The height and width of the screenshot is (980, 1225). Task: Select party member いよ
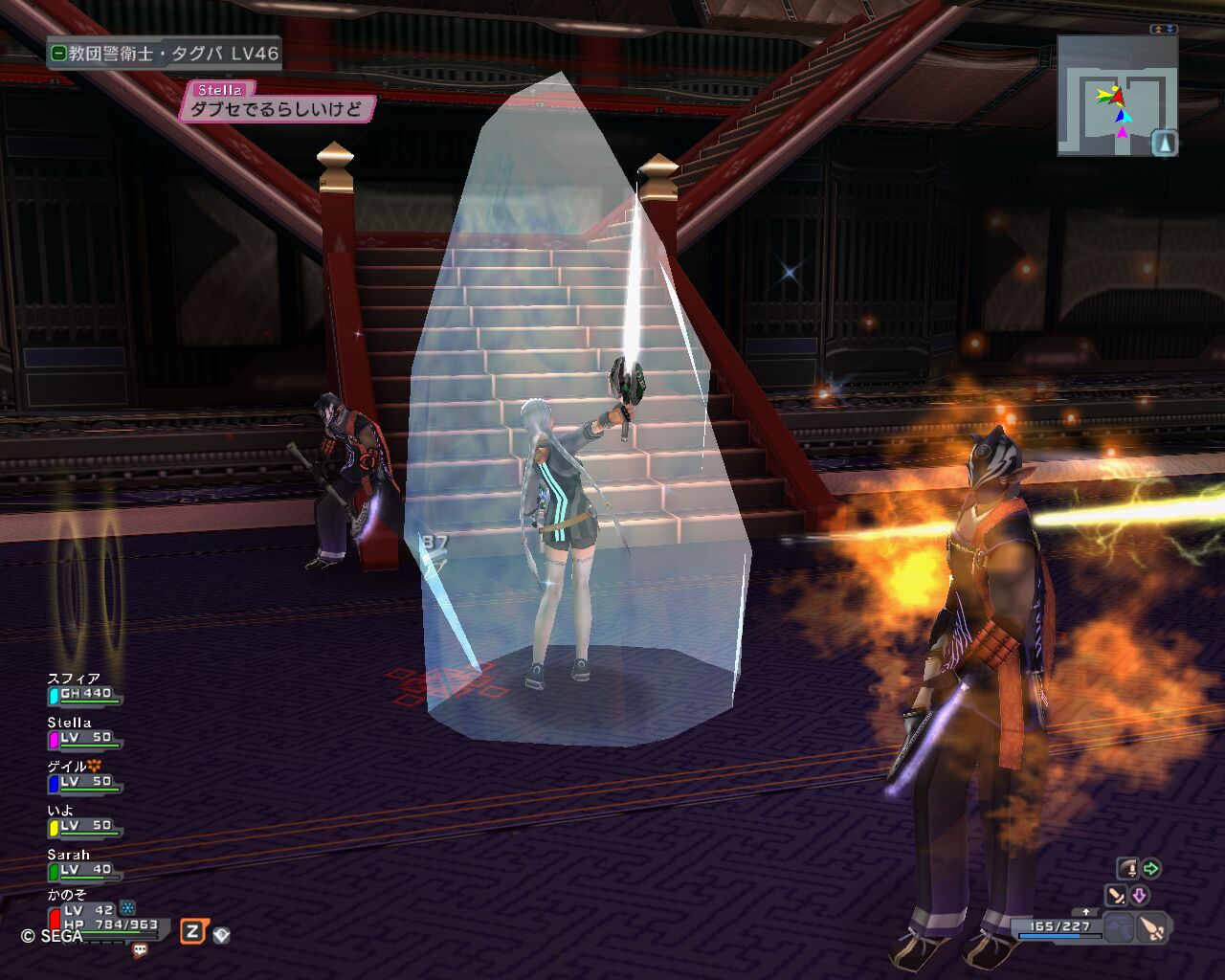[84, 820]
